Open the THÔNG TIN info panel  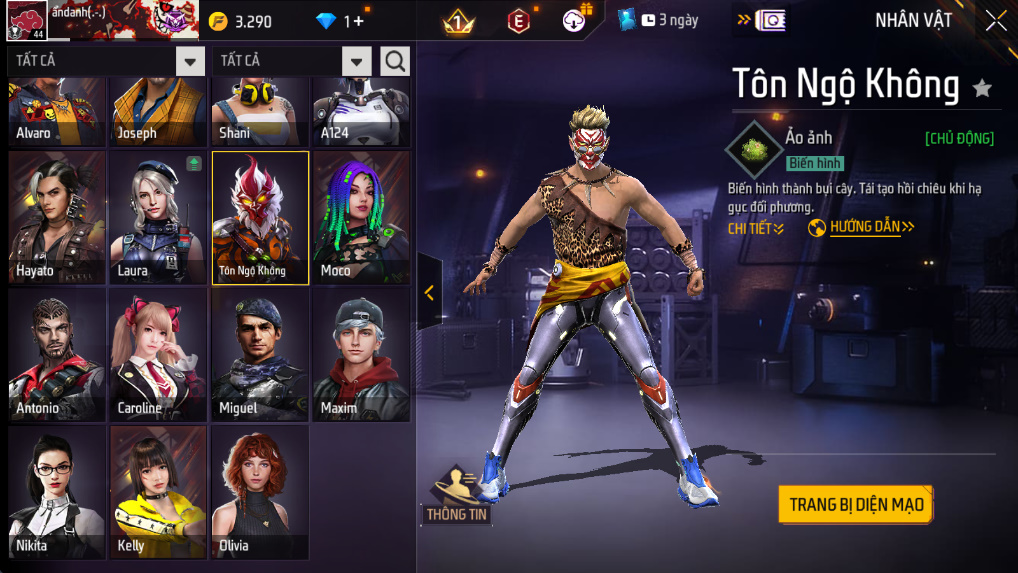coord(457,495)
